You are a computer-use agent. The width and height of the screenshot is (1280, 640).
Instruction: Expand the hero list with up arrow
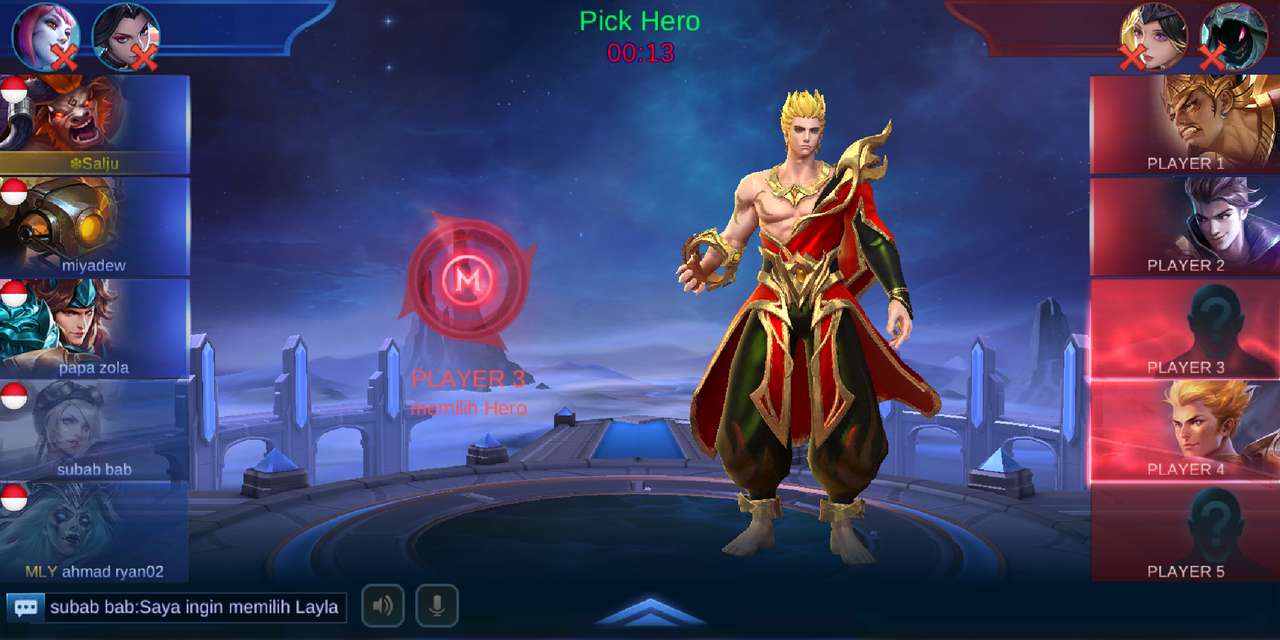pos(650,612)
